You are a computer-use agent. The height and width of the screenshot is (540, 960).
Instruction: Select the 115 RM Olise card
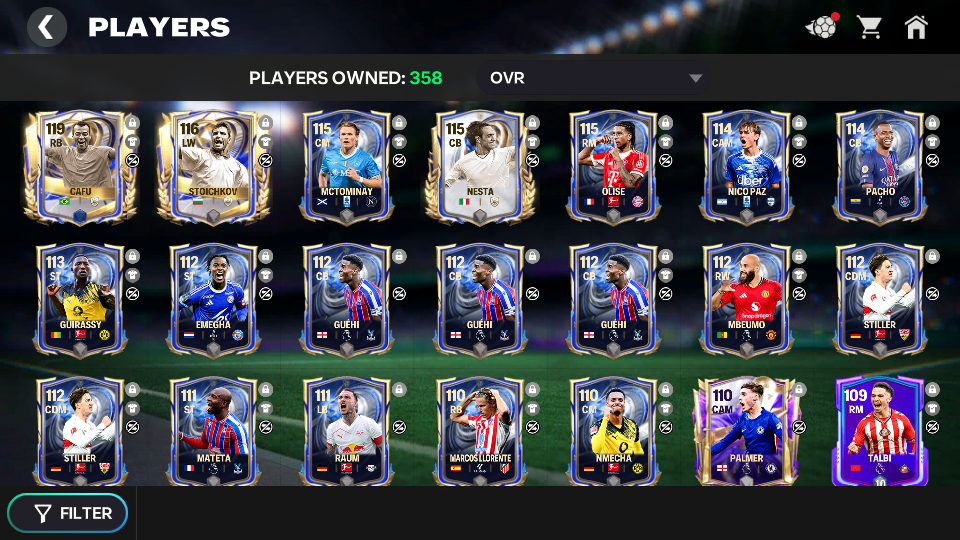tap(613, 165)
